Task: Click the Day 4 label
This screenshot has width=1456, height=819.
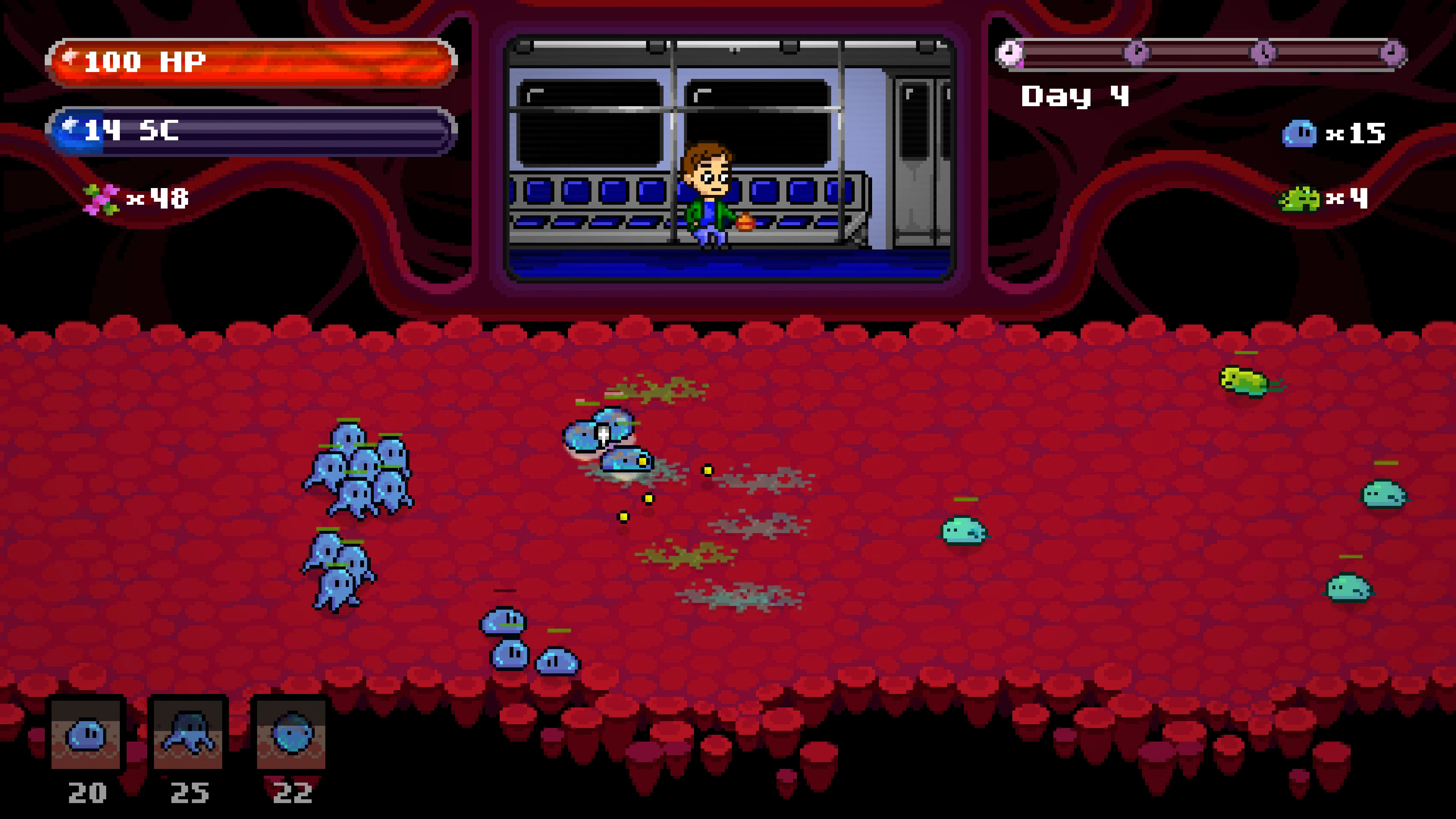Action: point(1077,96)
